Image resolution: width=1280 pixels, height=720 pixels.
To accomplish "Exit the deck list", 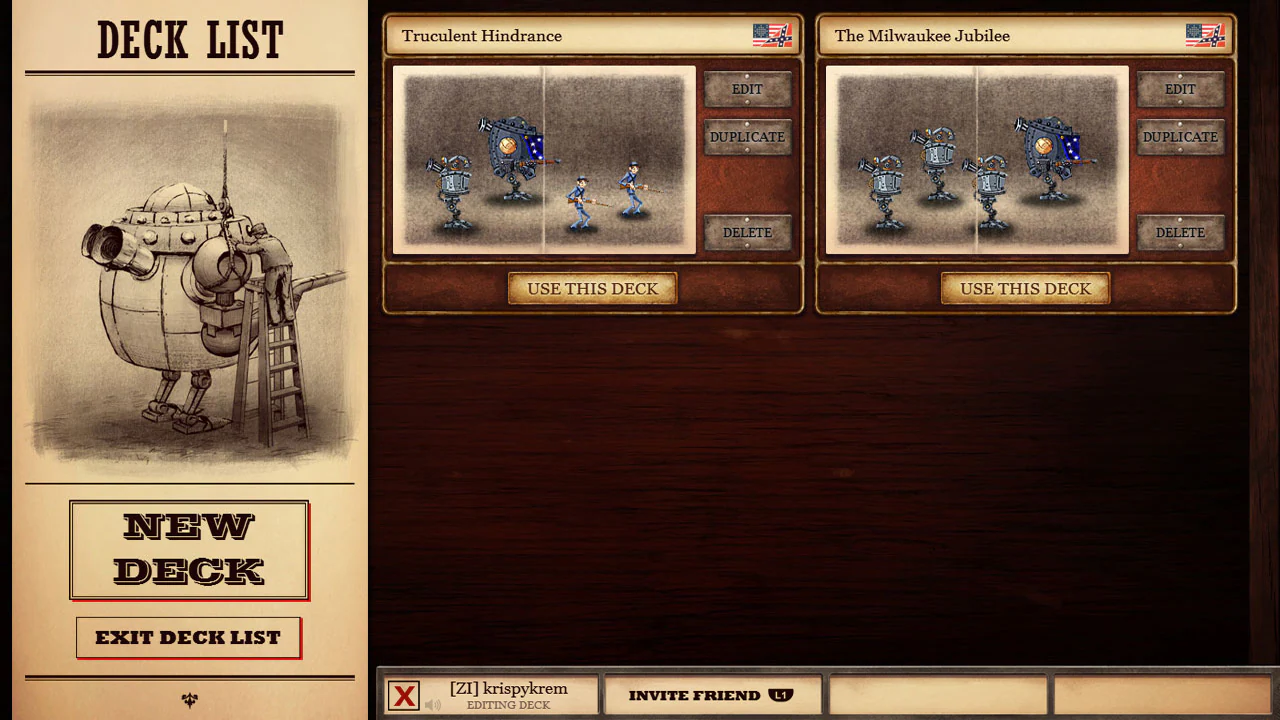I will tap(189, 637).
